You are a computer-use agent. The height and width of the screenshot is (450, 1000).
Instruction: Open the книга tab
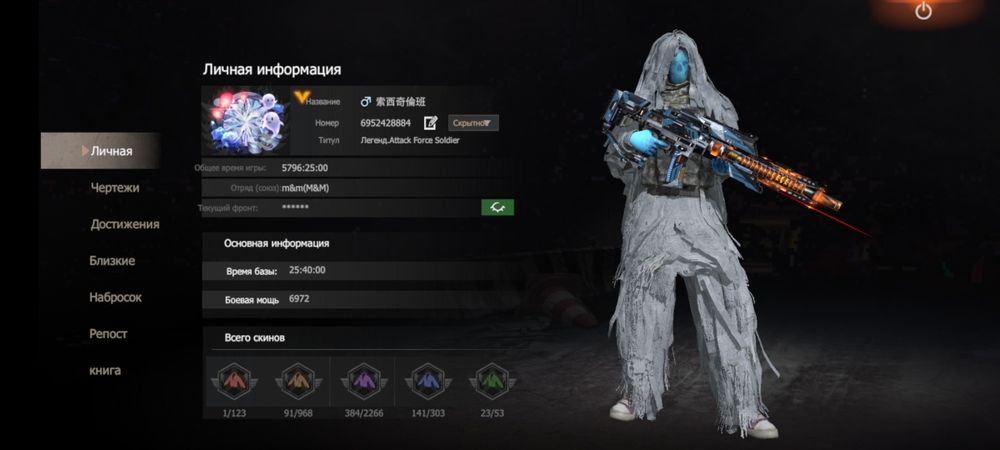[x=105, y=370]
